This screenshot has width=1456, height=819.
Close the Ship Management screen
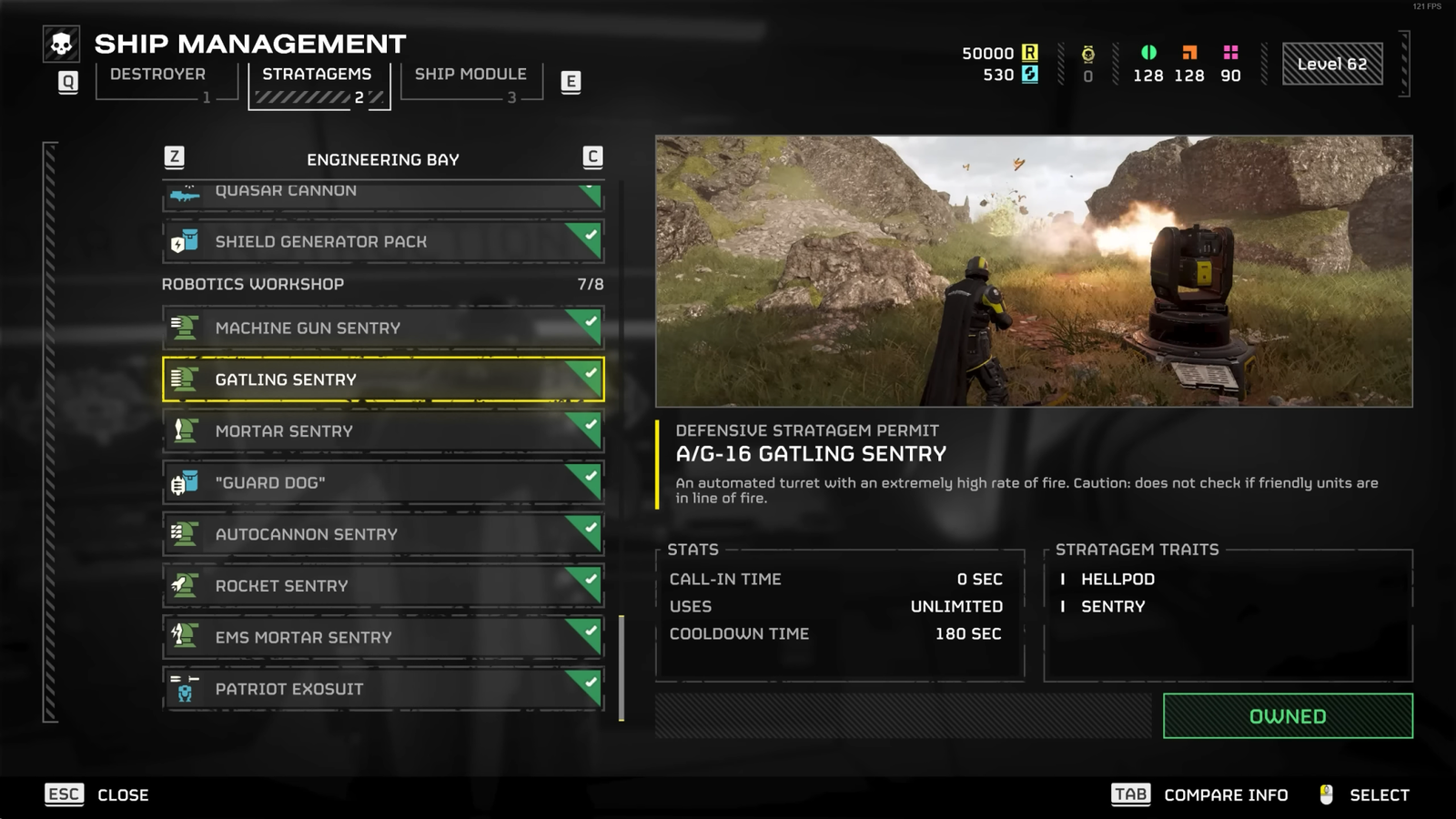(x=96, y=794)
